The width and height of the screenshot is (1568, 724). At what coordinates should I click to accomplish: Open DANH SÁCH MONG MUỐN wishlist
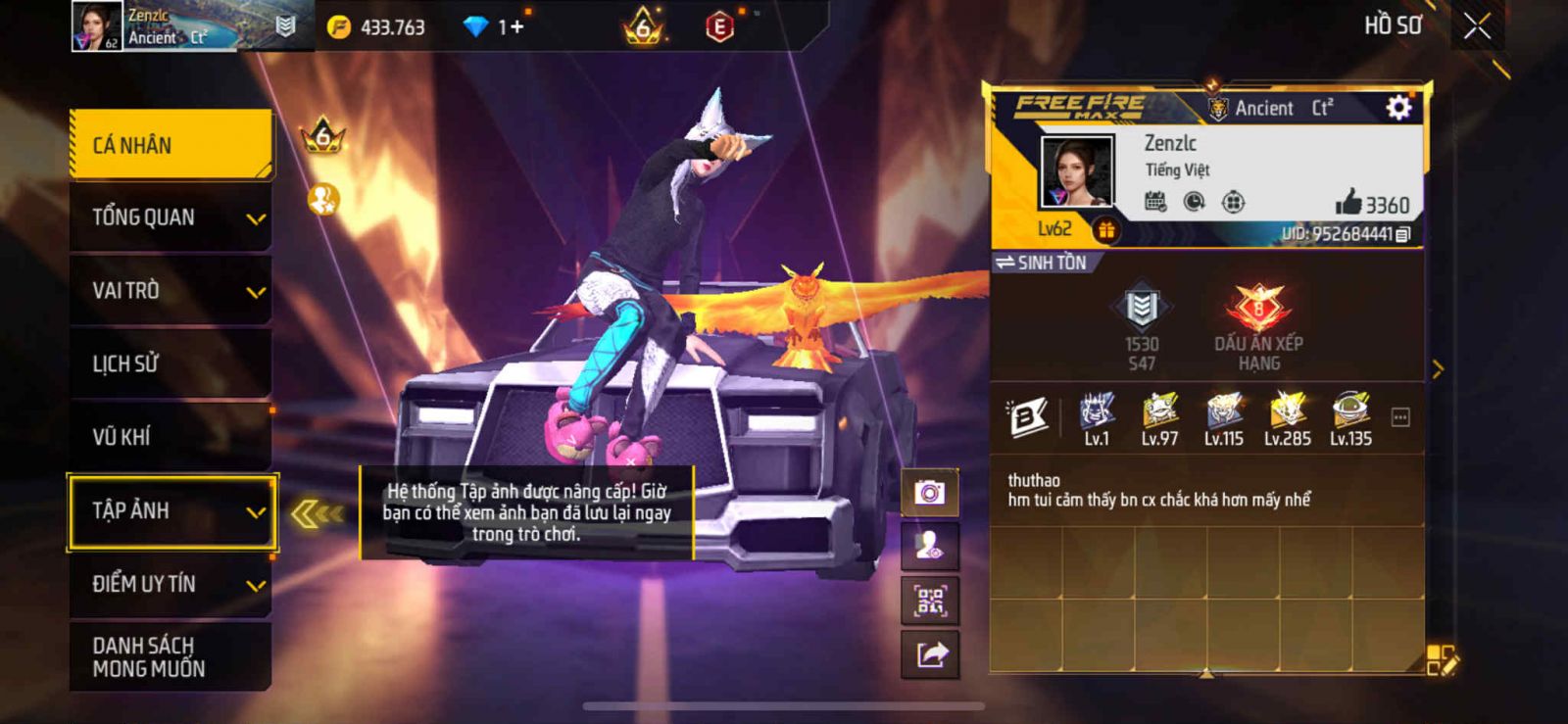coord(171,656)
